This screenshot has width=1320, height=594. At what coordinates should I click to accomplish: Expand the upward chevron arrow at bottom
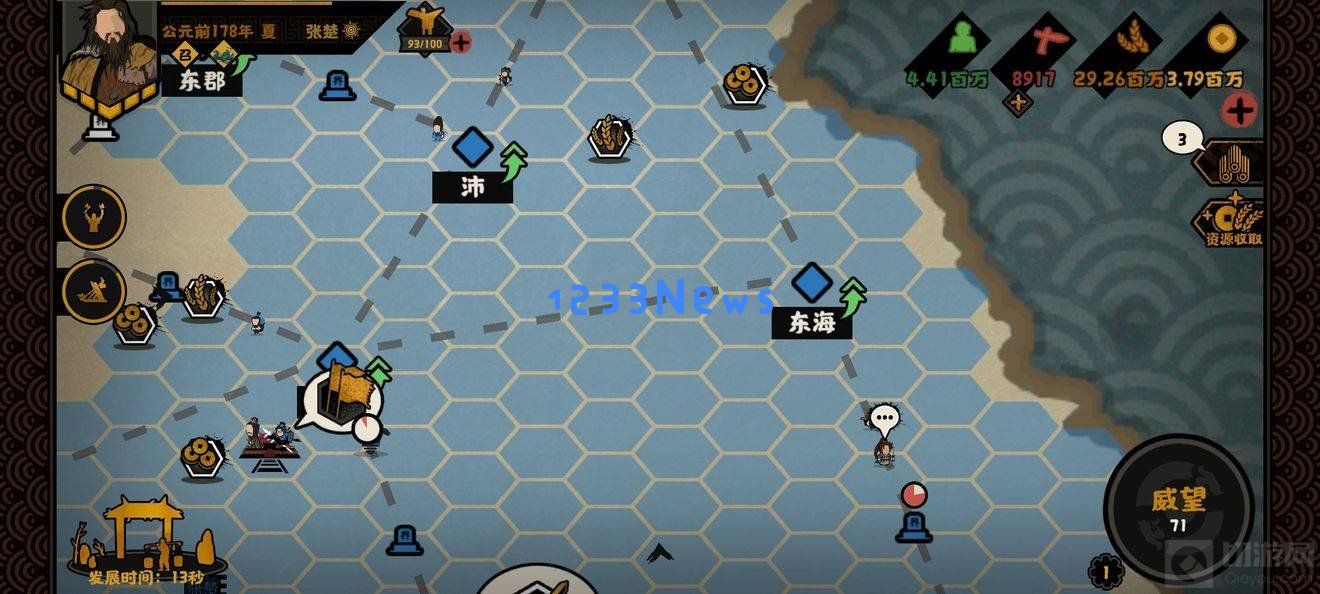click(659, 552)
